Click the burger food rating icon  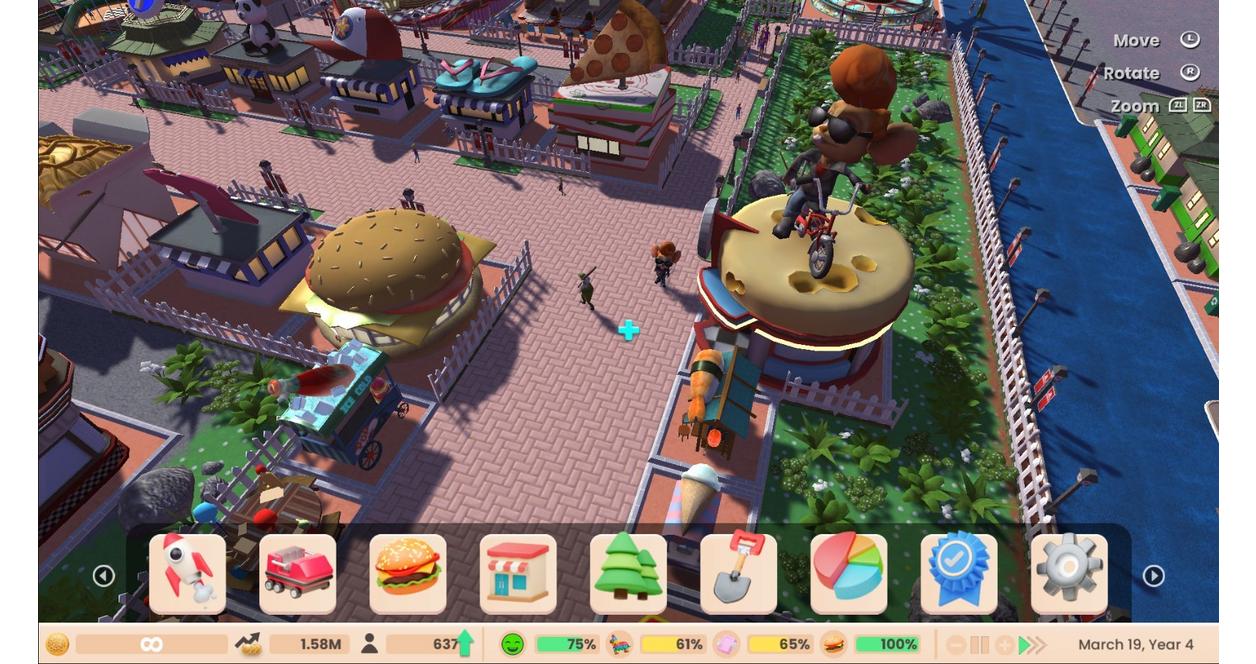[x=833, y=645]
